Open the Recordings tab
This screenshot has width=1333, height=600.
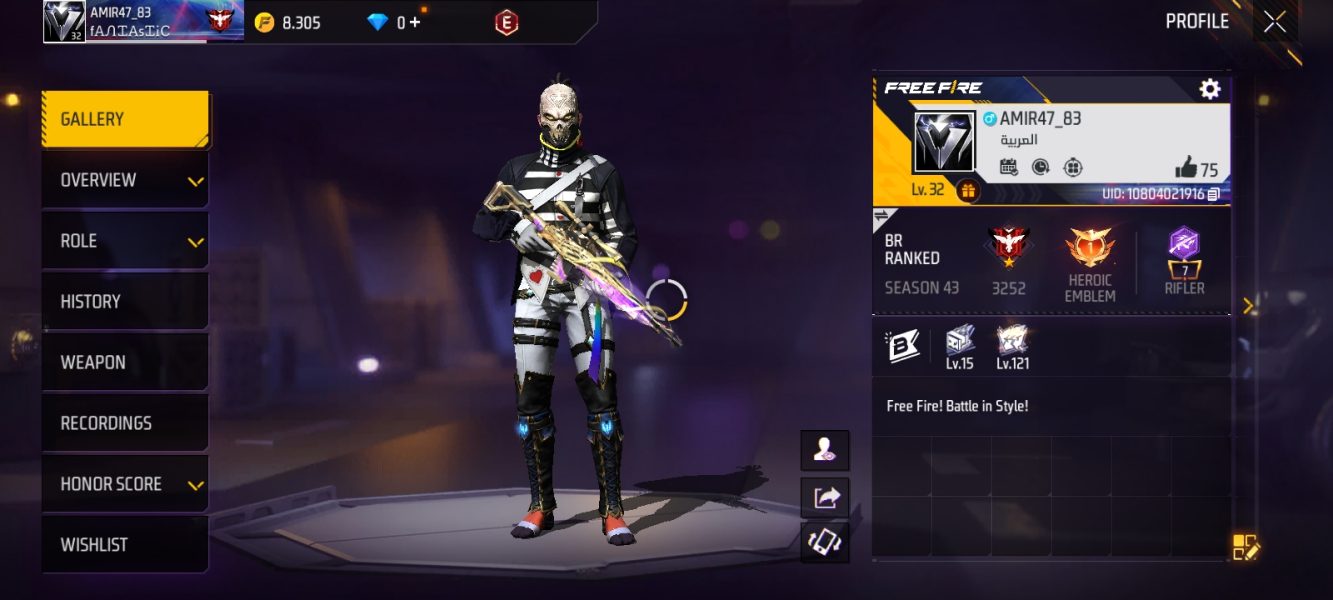click(x=125, y=424)
